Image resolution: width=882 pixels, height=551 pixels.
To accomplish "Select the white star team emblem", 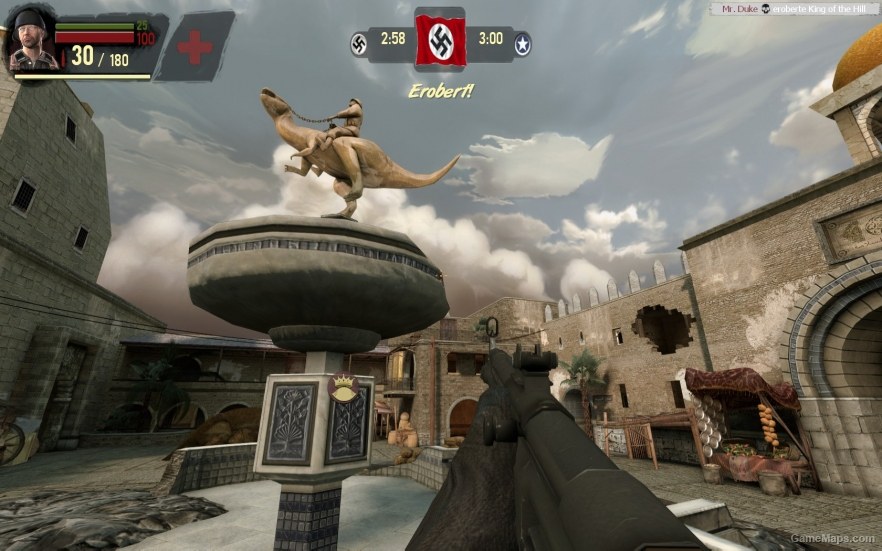I will 522,44.
